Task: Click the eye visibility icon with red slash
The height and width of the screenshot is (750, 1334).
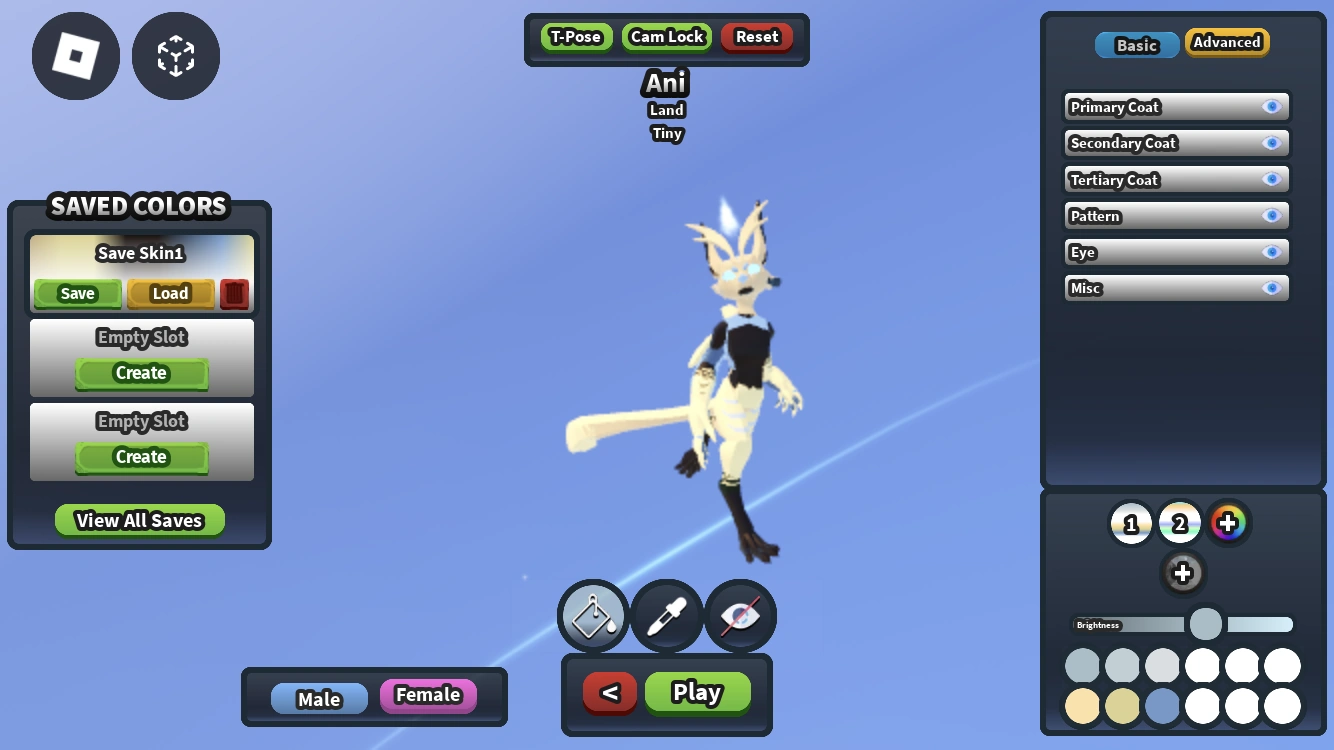Action: coord(740,616)
